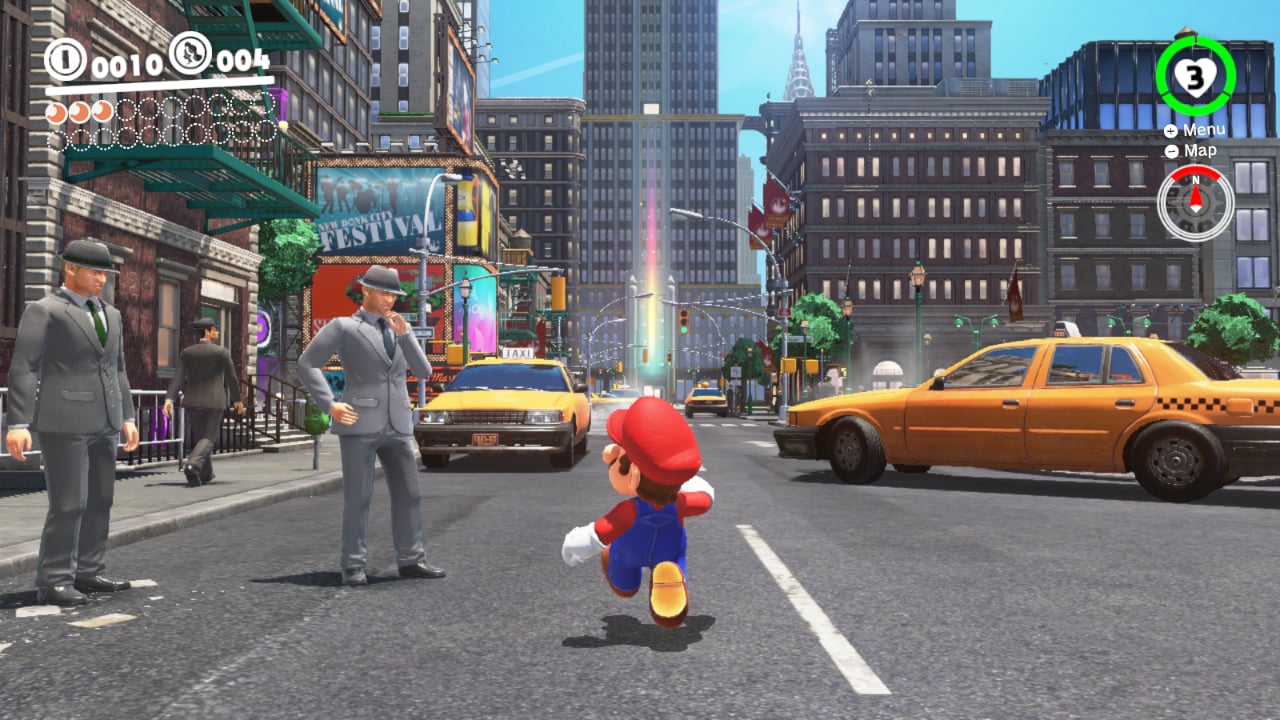Click the coin counter icon
The image size is (1280, 720).
point(63,57)
